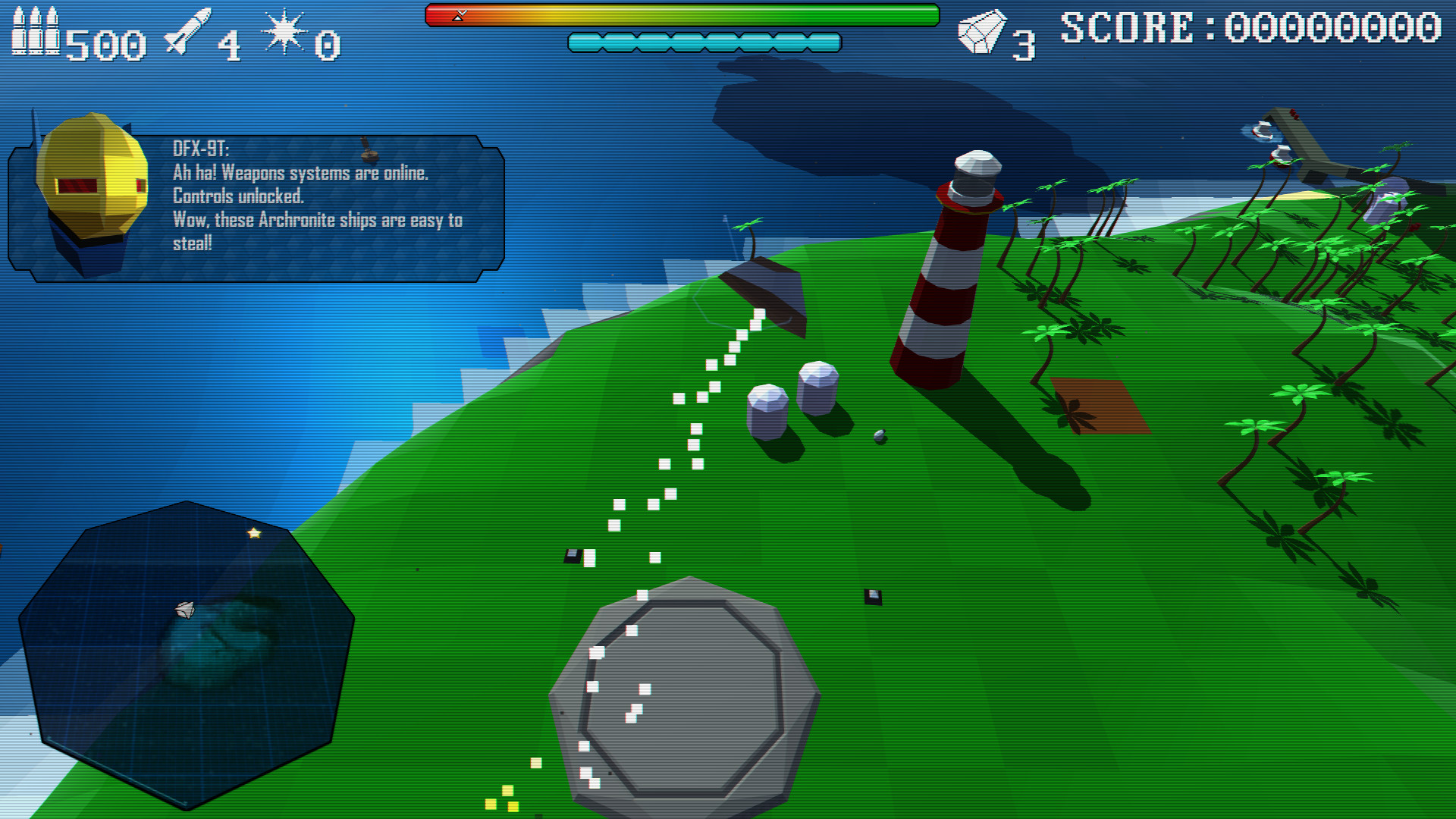Select the SCORE display label
This screenshot has height=819, width=1456.
1130,27
